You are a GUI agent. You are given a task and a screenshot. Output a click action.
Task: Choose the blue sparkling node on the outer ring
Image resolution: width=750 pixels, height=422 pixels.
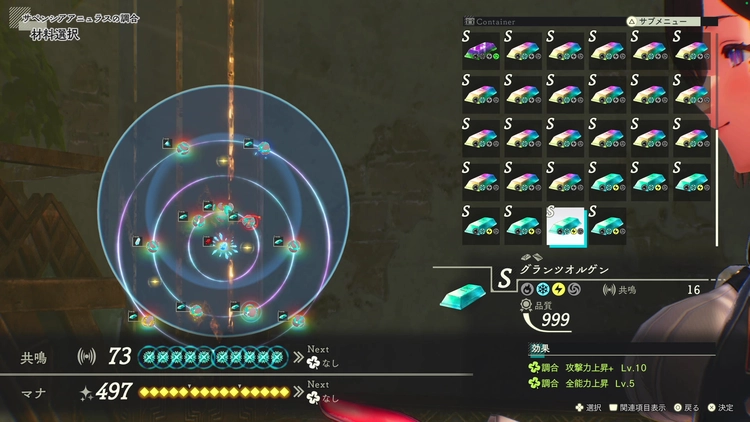pyautogui.click(x=263, y=149)
